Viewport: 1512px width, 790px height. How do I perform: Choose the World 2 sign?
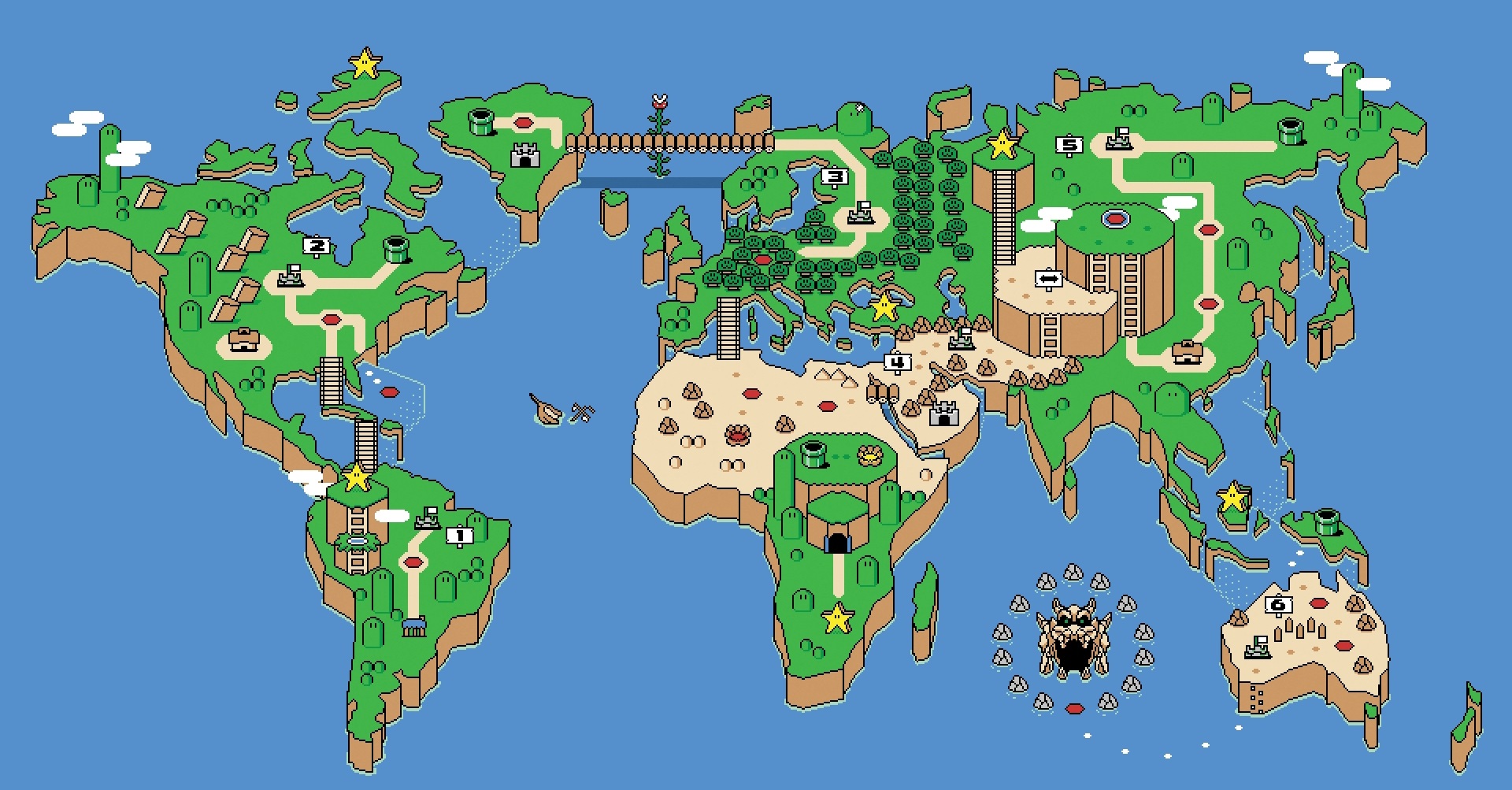317,246
